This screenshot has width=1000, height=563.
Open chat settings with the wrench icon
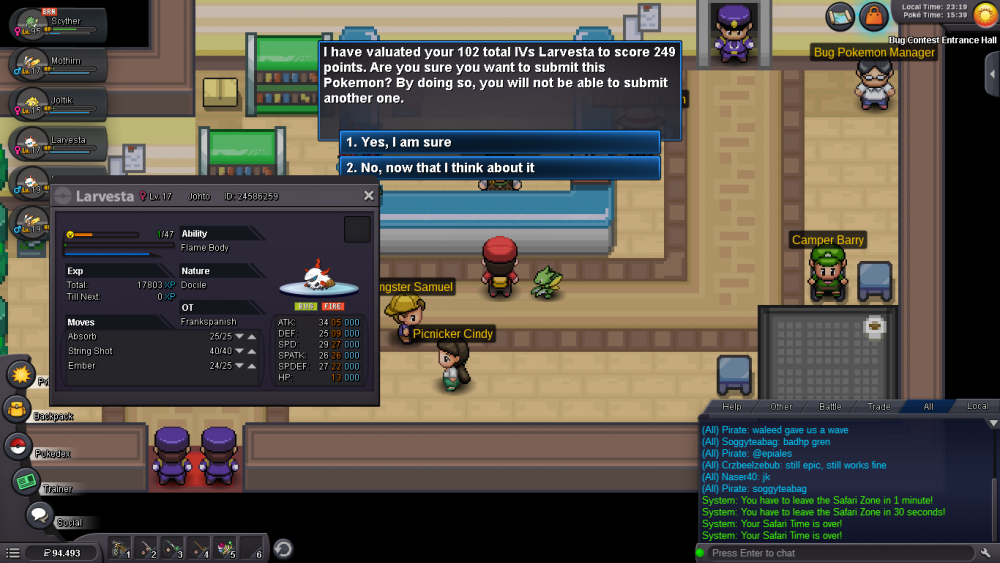tap(986, 553)
